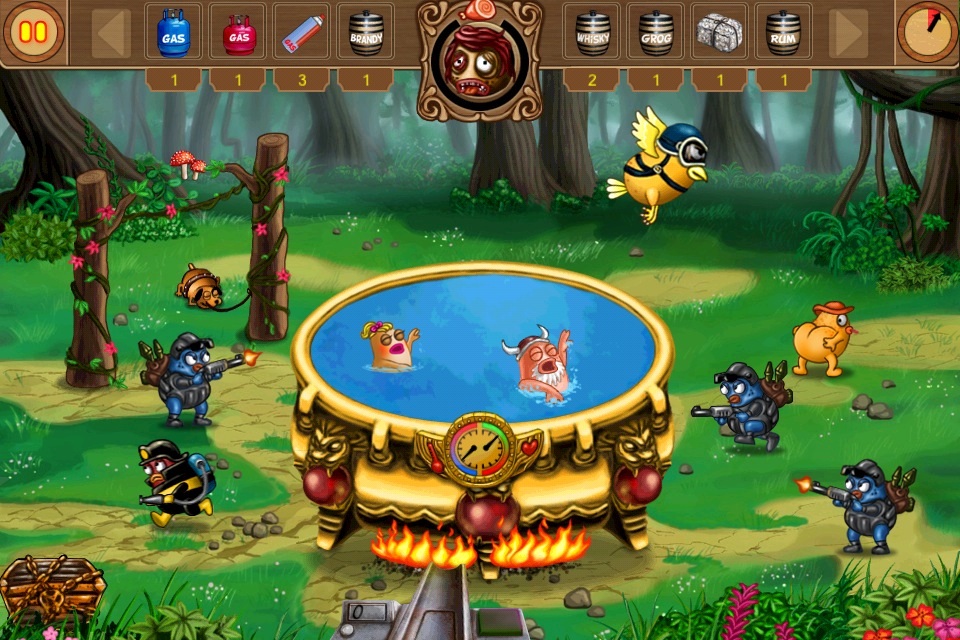
Task: Show previous items with the left arrow
Action: [x=111, y=34]
